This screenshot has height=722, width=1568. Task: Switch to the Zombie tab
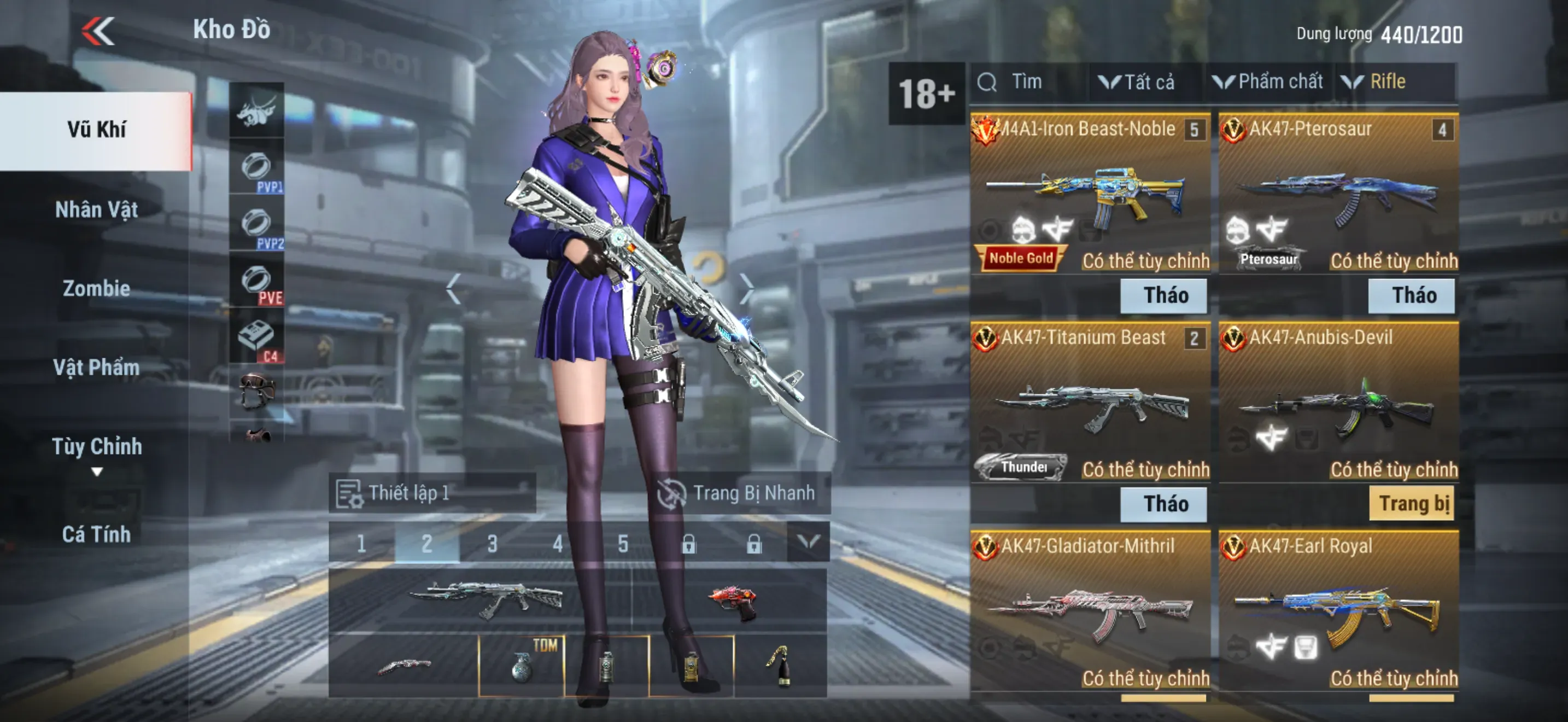pos(96,289)
